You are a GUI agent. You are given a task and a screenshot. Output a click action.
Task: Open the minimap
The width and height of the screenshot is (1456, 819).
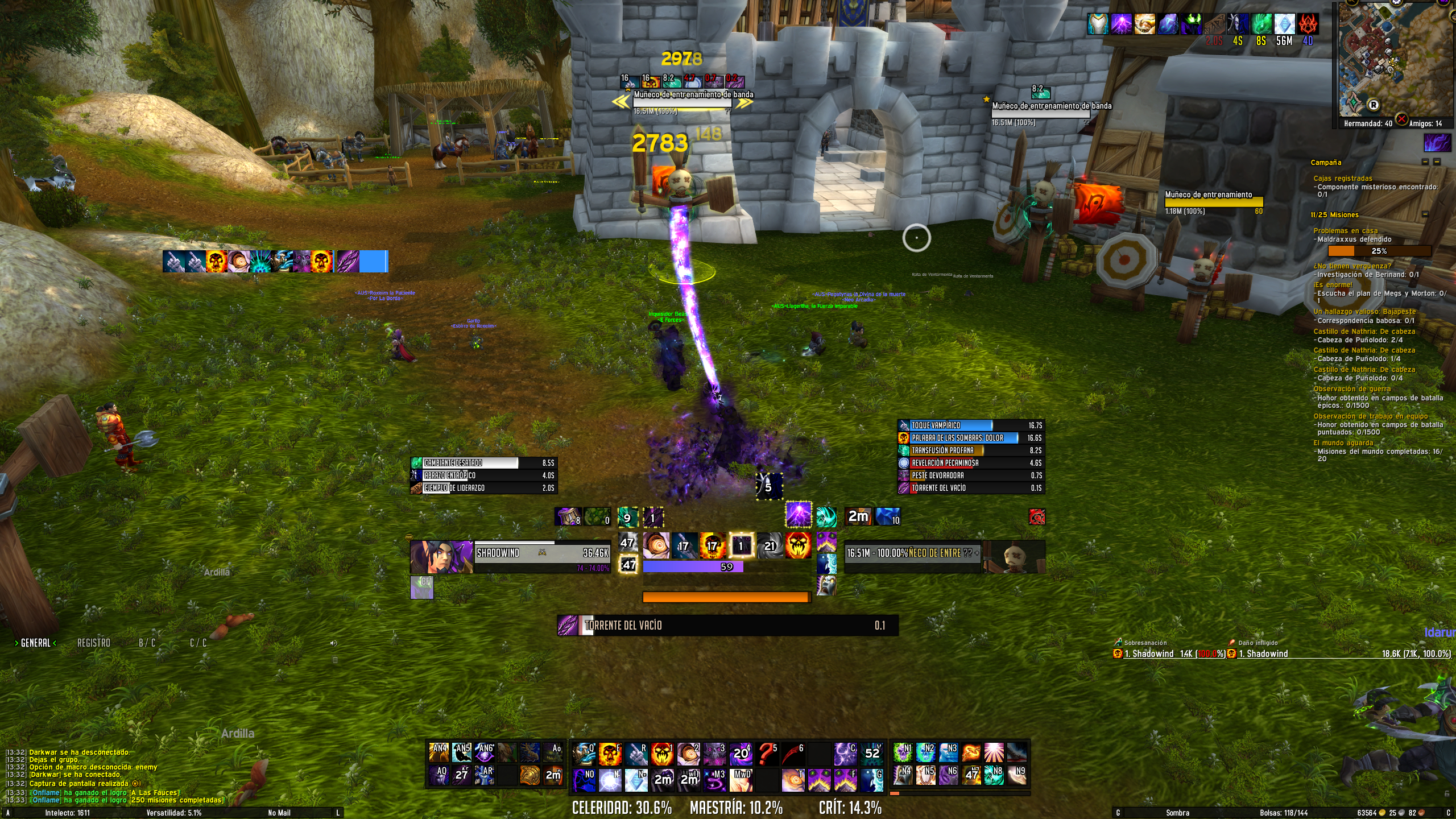(1395, 59)
